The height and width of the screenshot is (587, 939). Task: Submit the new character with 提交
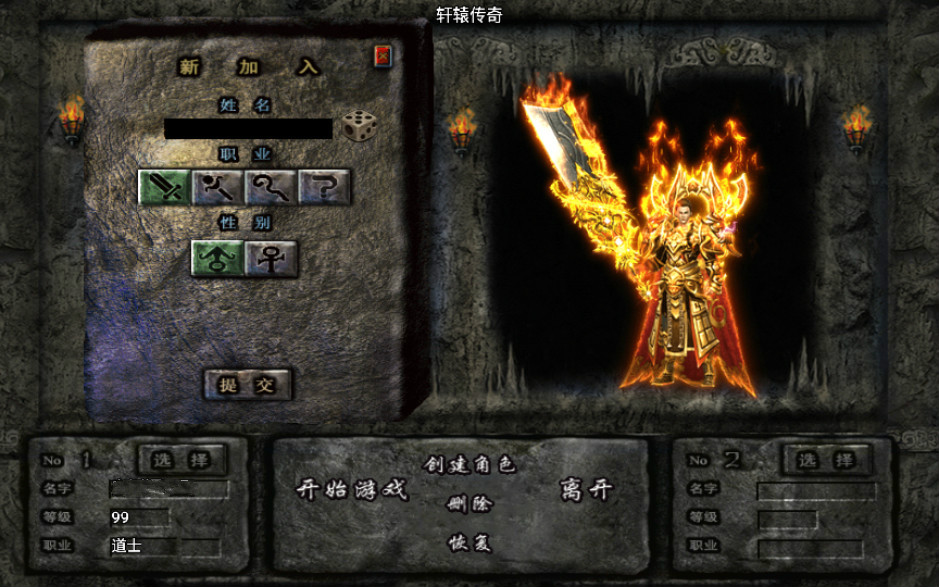(247, 384)
